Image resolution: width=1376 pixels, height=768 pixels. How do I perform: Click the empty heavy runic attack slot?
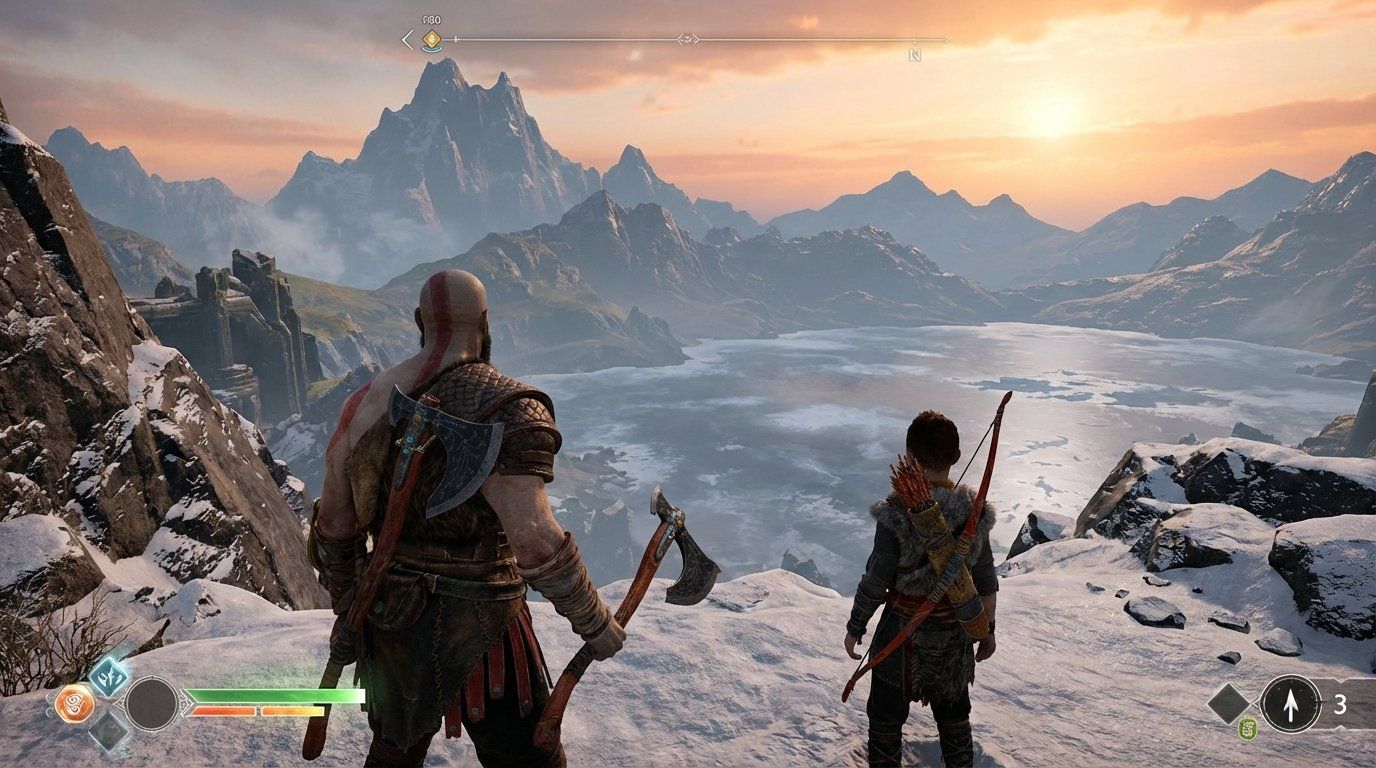[x=108, y=731]
